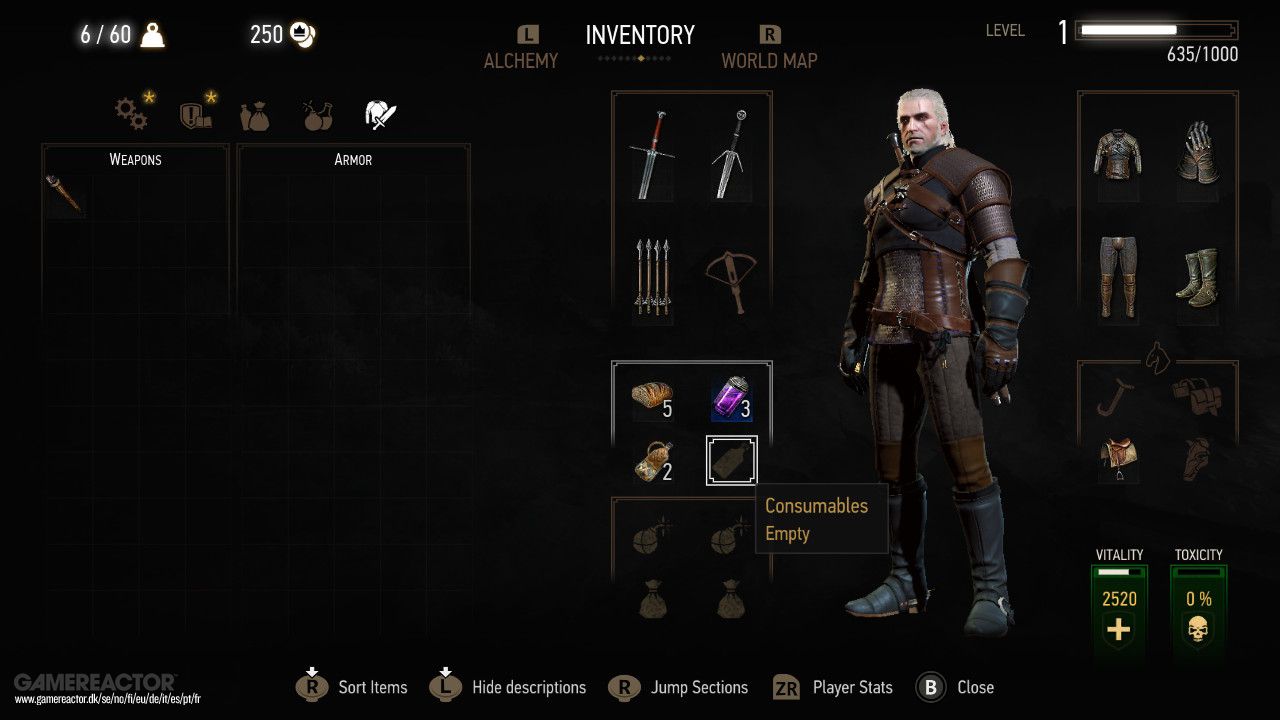The width and height of the screenshot is (1280, 720).
Task: Click the toxicity skull icon
Action: (x=1198, y=629)
